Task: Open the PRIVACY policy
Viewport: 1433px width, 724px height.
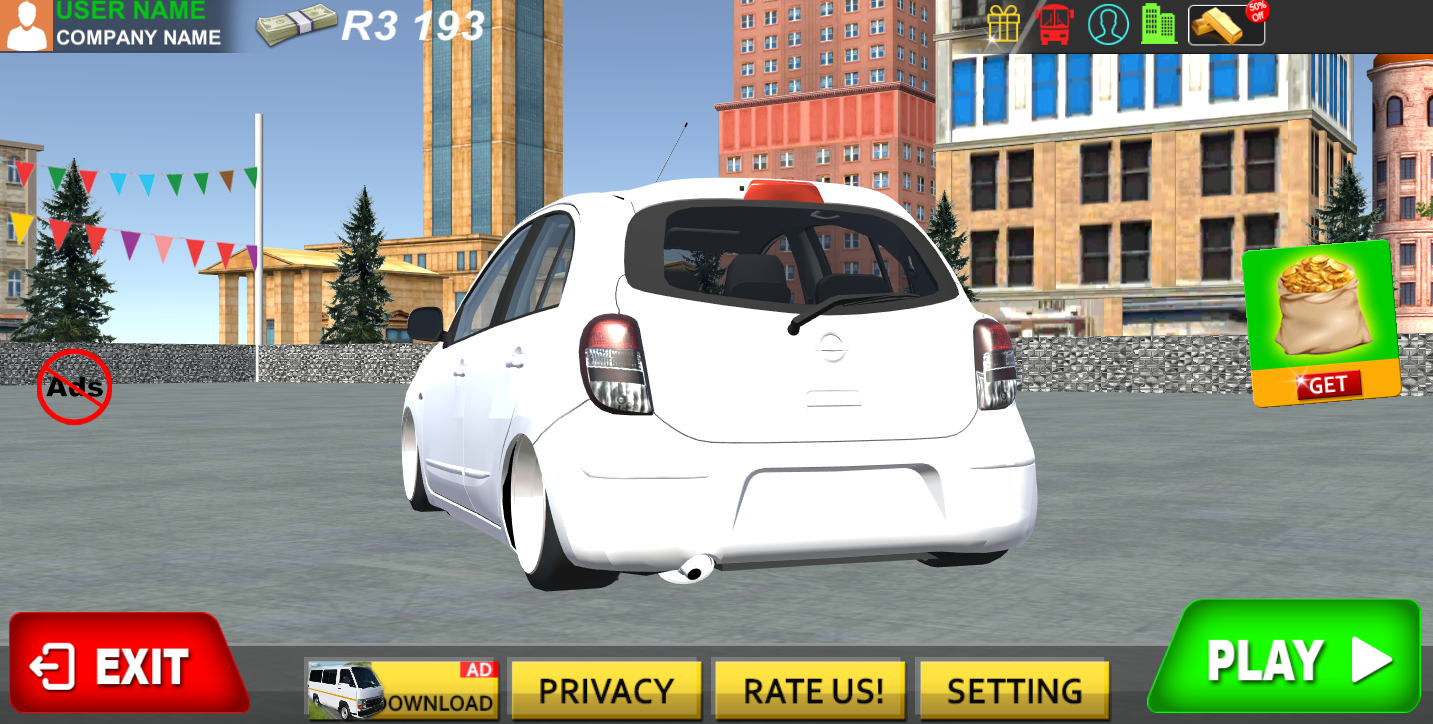Action: pos(606,688)
